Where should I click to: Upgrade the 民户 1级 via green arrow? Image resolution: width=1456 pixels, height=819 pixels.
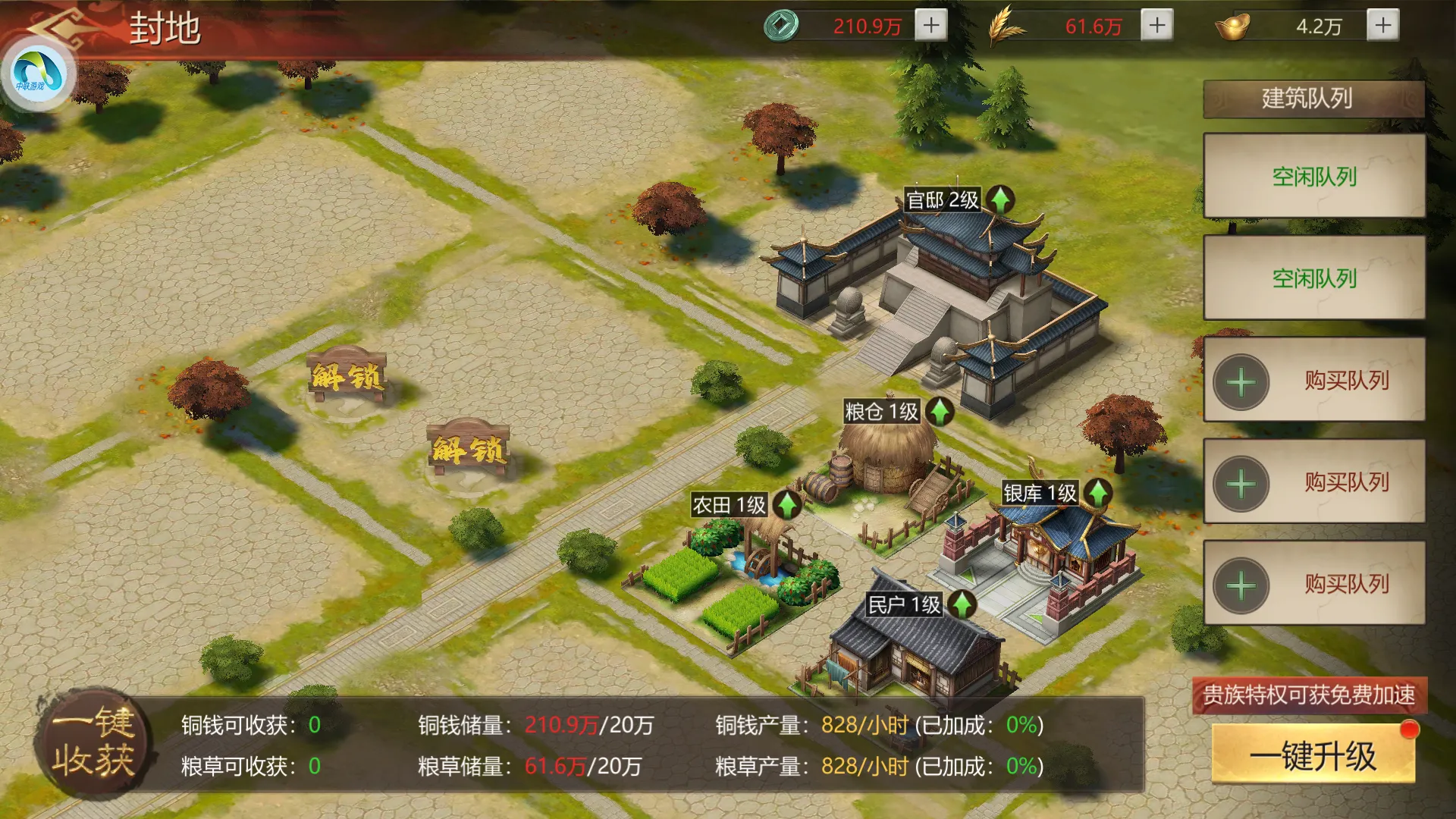pos(962,604)
